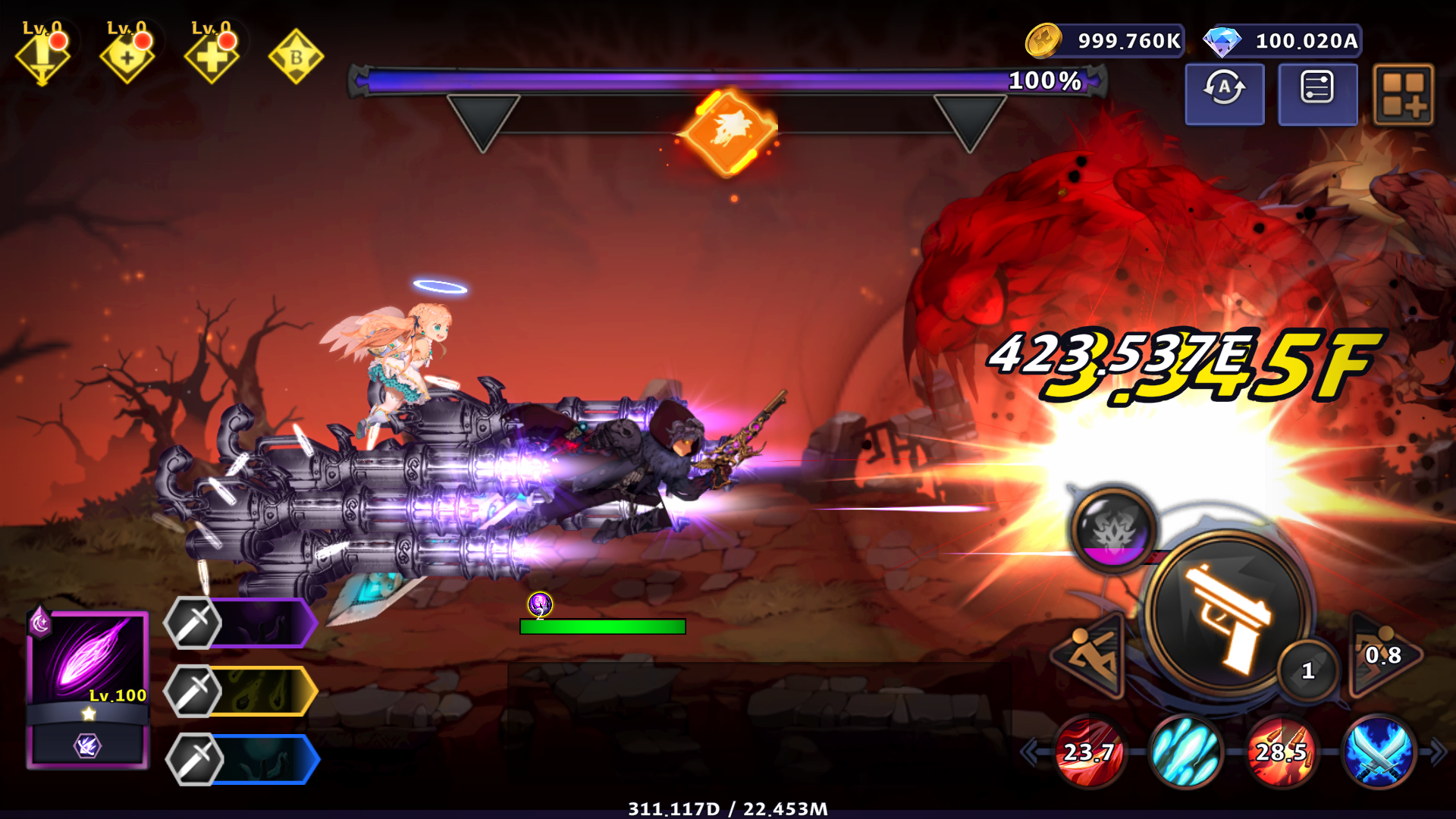The image size is (1456, 819).
Task: Click the bullet counter showing 1
Action: pyautogui.click(x=1306, y=670)
